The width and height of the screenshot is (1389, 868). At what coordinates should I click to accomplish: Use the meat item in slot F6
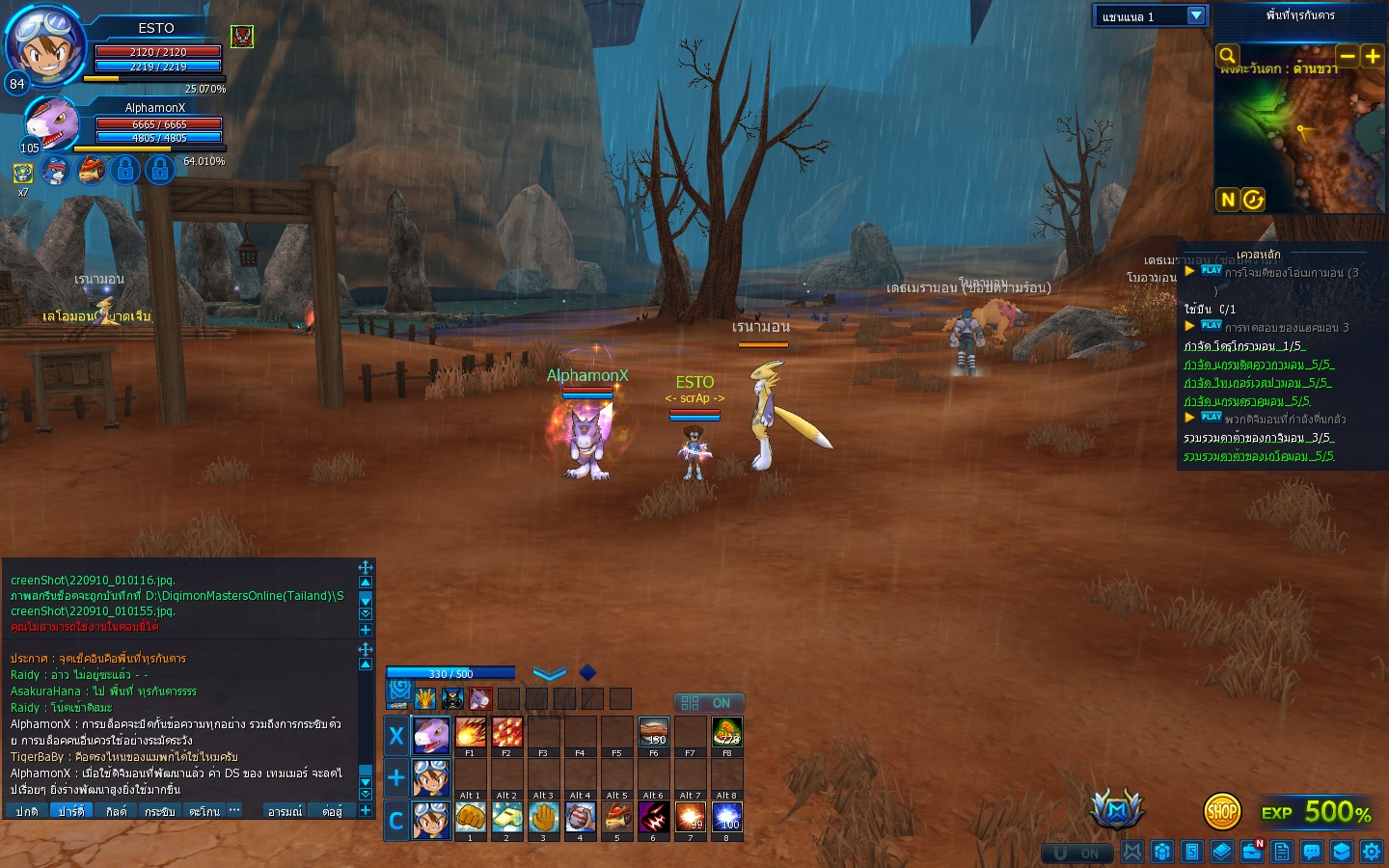[653, 734]
